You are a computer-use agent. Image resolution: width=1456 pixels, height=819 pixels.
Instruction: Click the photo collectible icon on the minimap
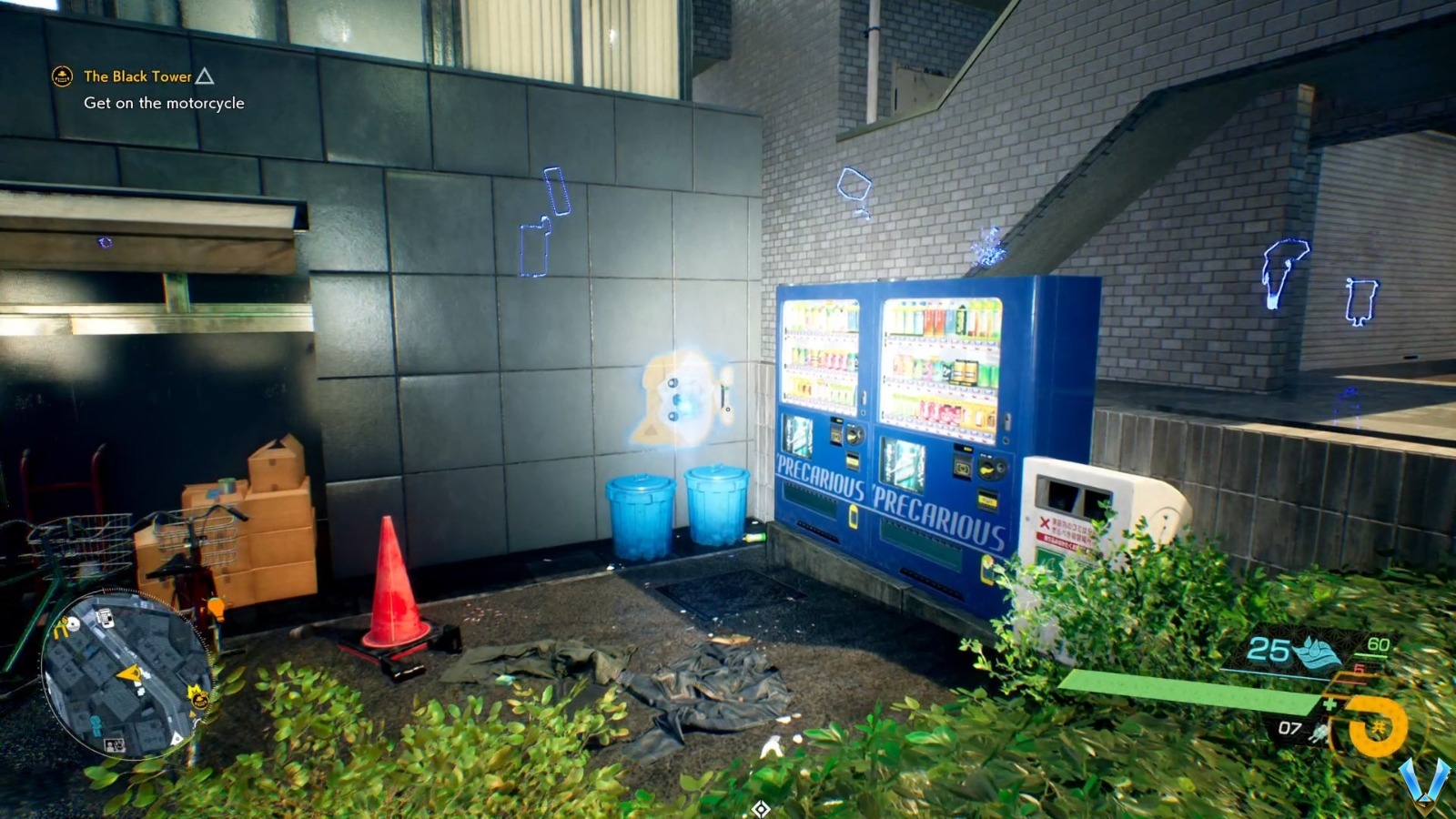(x=115, y=744)
